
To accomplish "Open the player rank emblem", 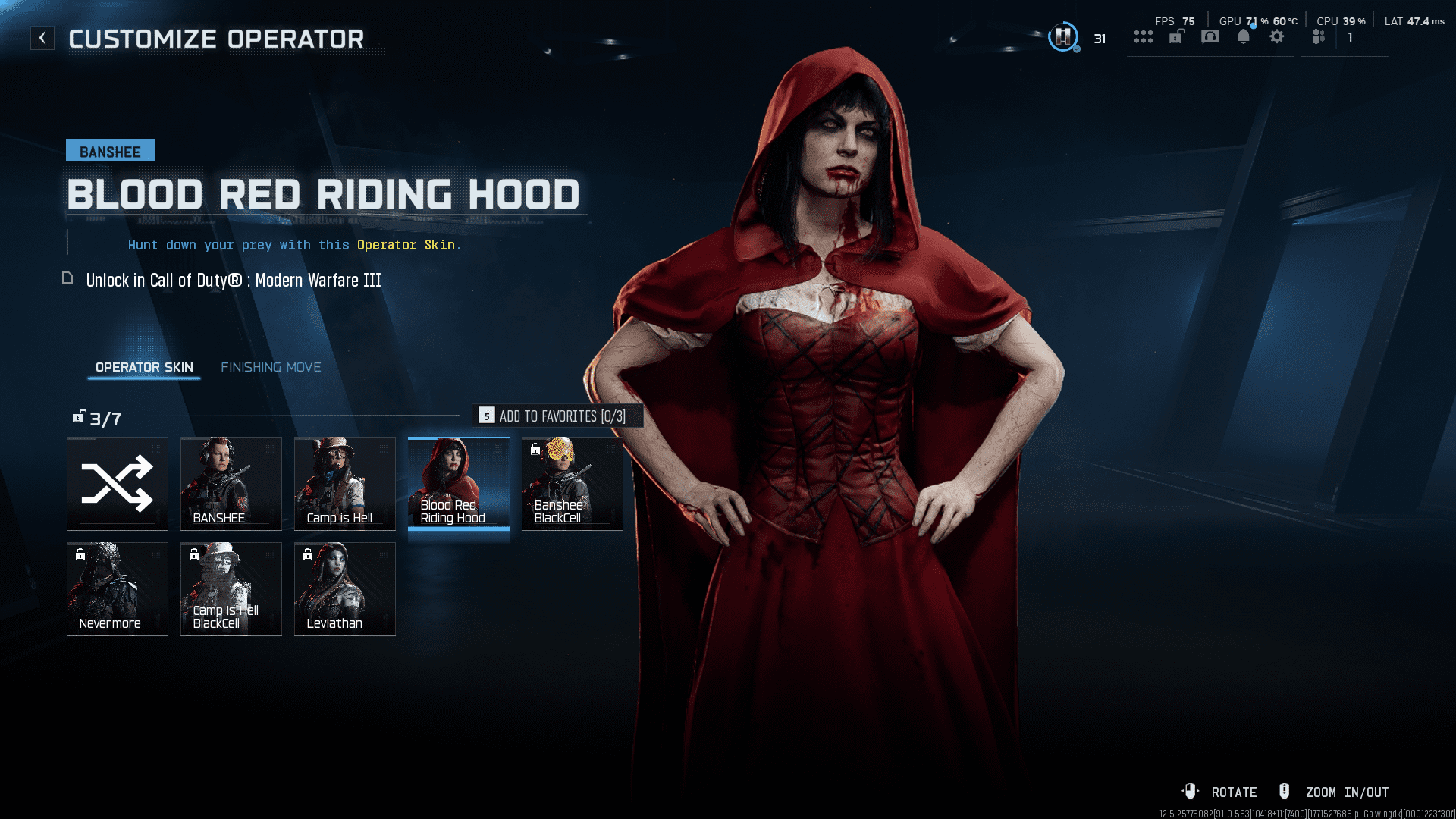I will [1063, 36].
